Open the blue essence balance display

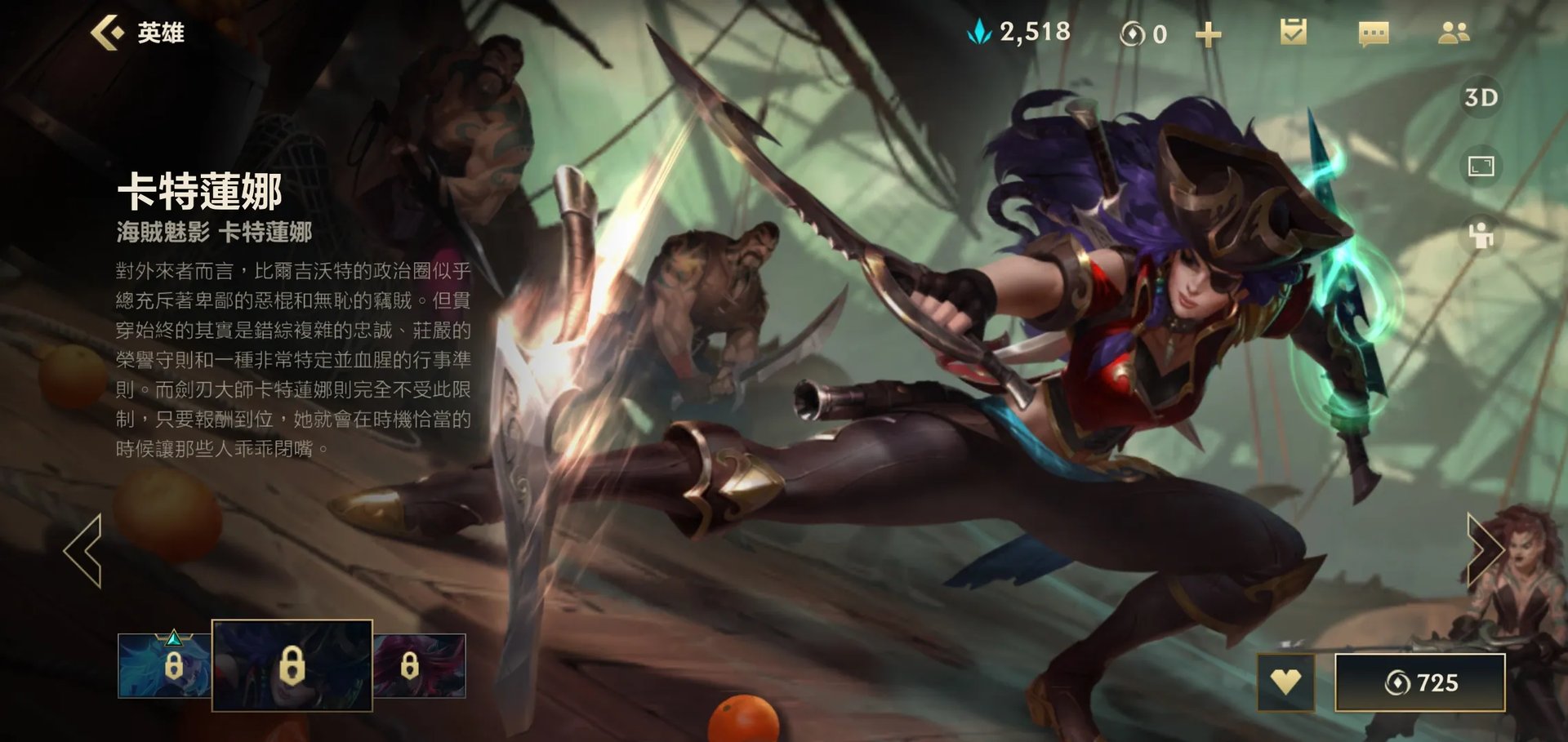tap(1021, 33)
